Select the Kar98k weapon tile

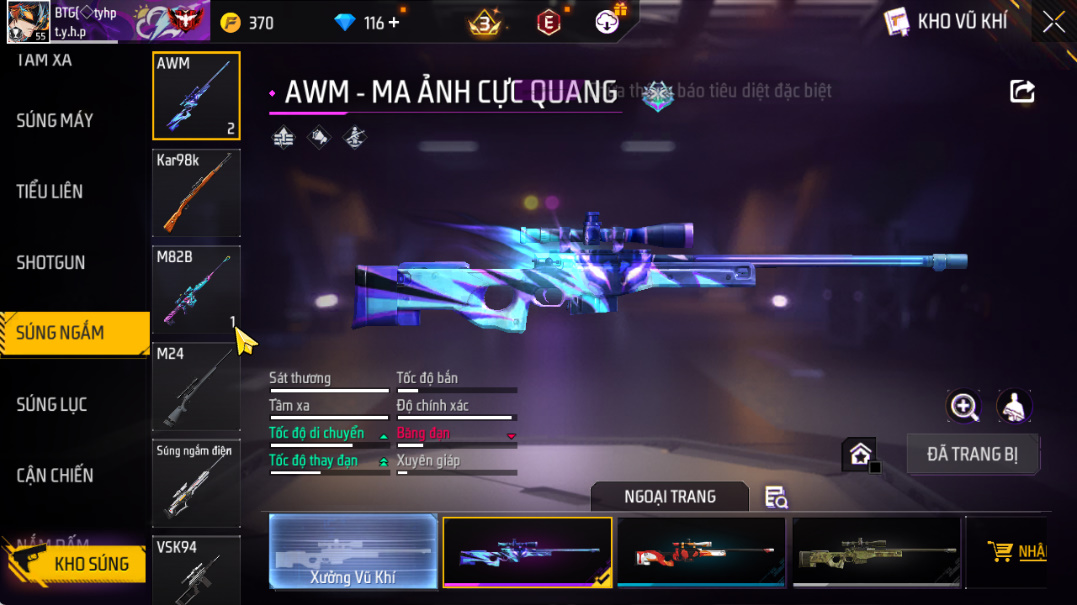pyautogui.click(x=196, y=193)
